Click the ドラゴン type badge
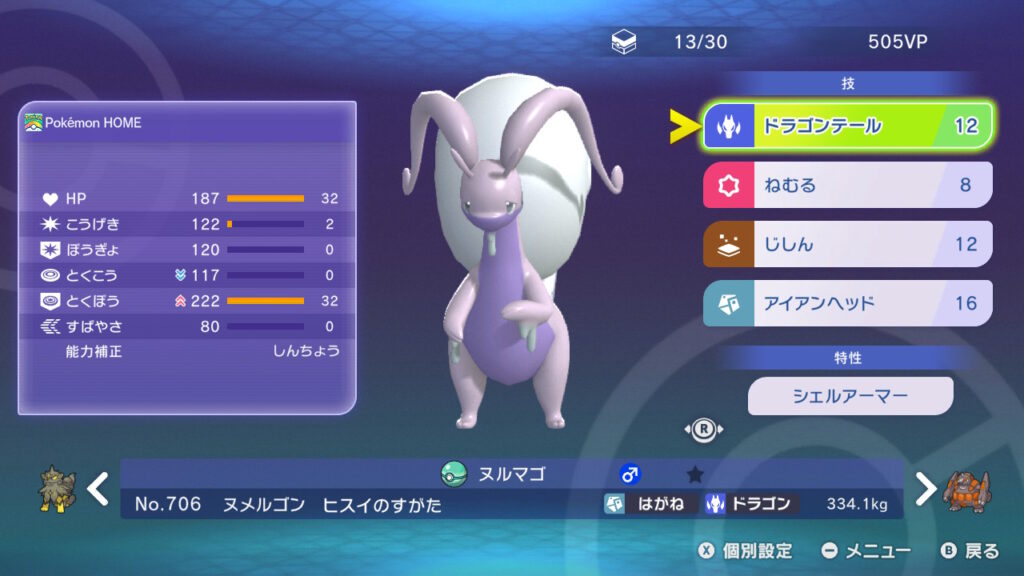 [x=751, y=504]
